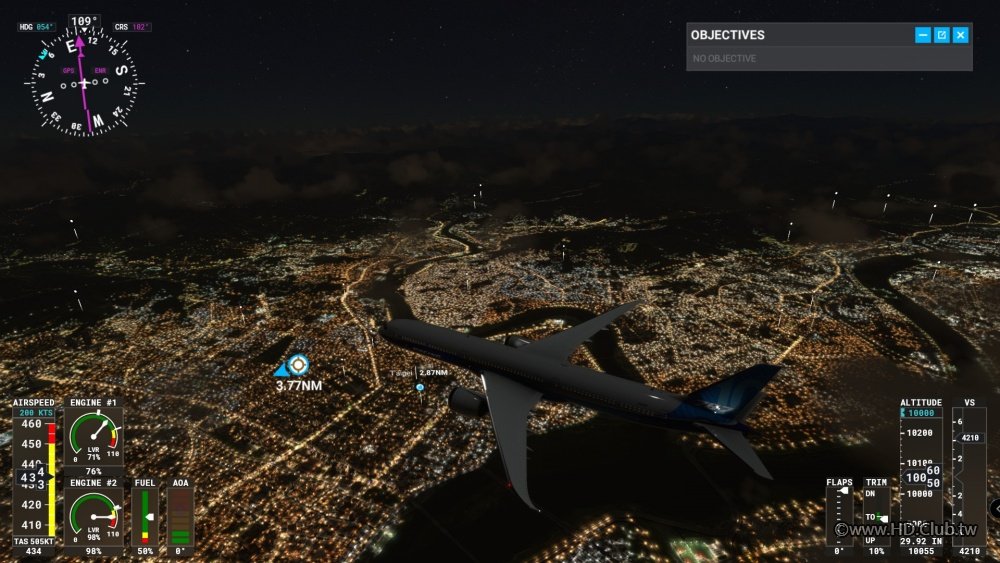Close the Objectives panel

click(x=960, y=35)
